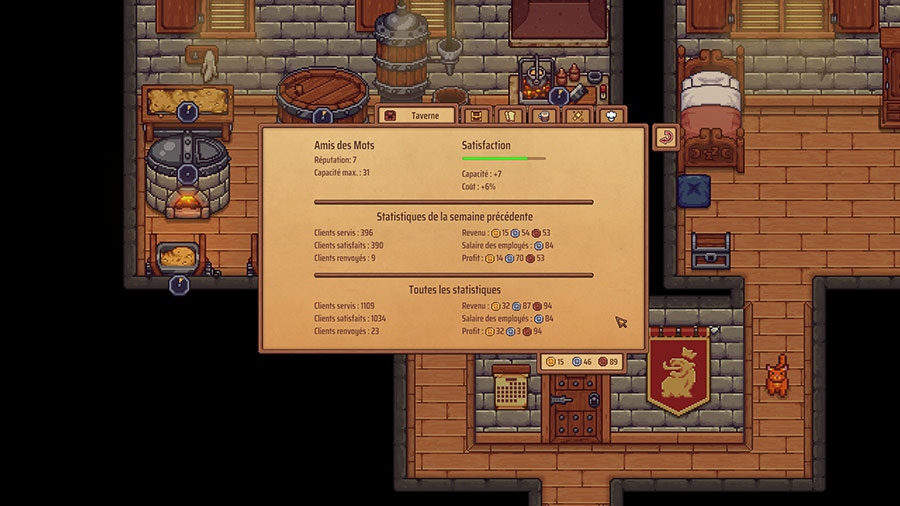Open the treasure chest tab
The height and width of the screenshot is (506, 900).
tap(479, 116)
